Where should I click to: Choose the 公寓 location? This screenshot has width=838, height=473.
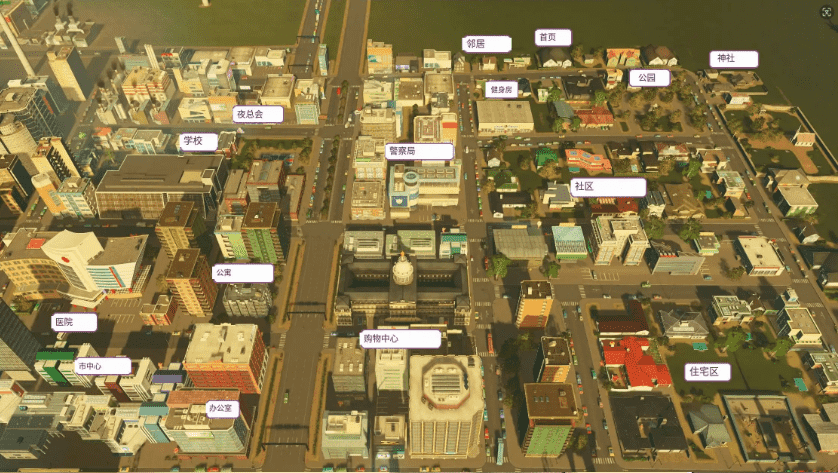click(242, 272)
